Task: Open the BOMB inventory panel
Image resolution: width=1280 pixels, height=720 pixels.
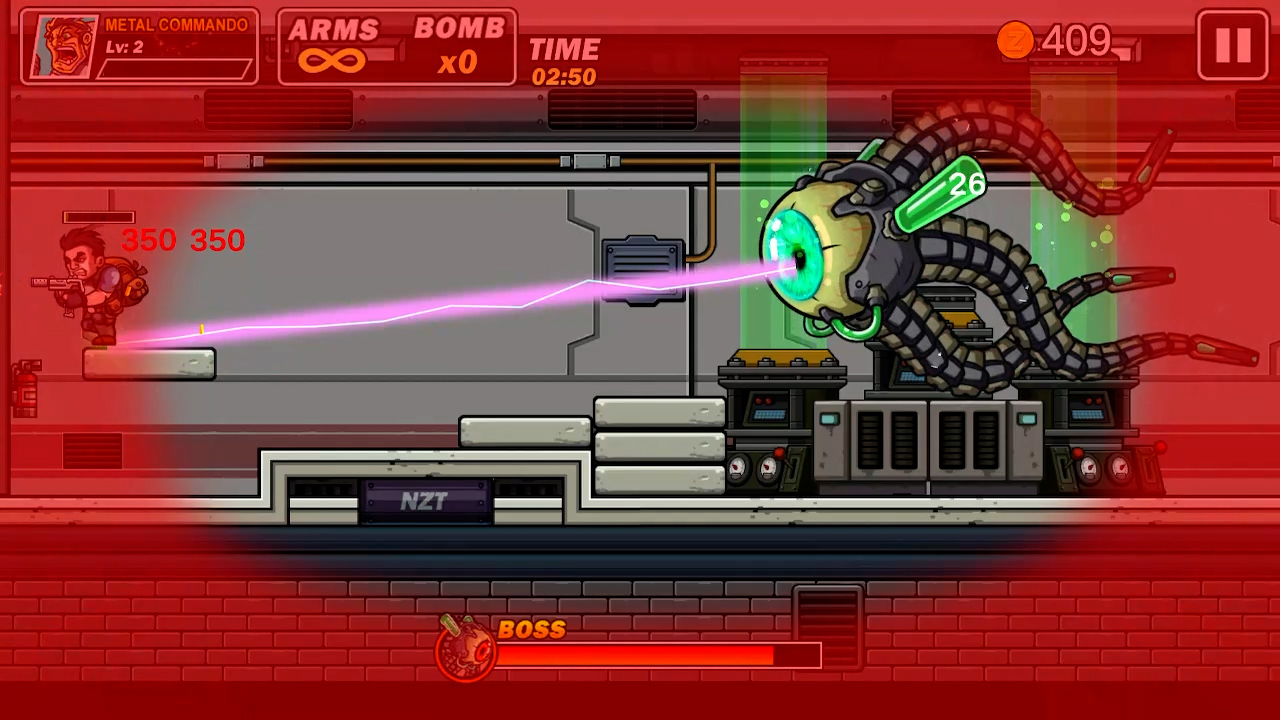Action: point(461,30)
